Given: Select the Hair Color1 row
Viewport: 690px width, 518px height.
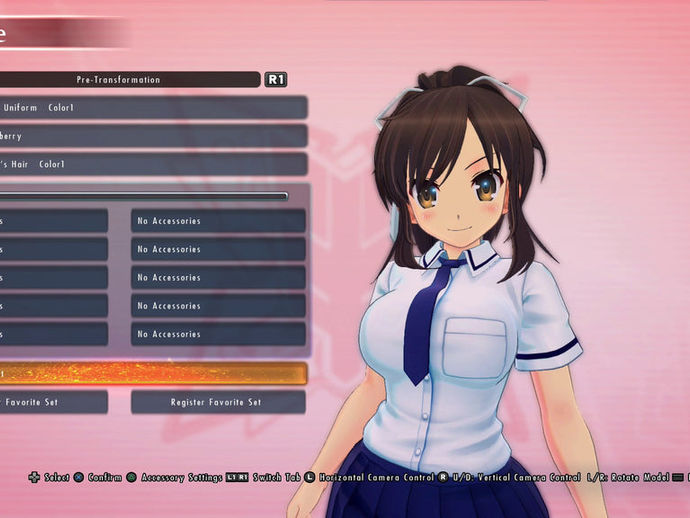Looking at the screenshot, I should coord(150,164).
